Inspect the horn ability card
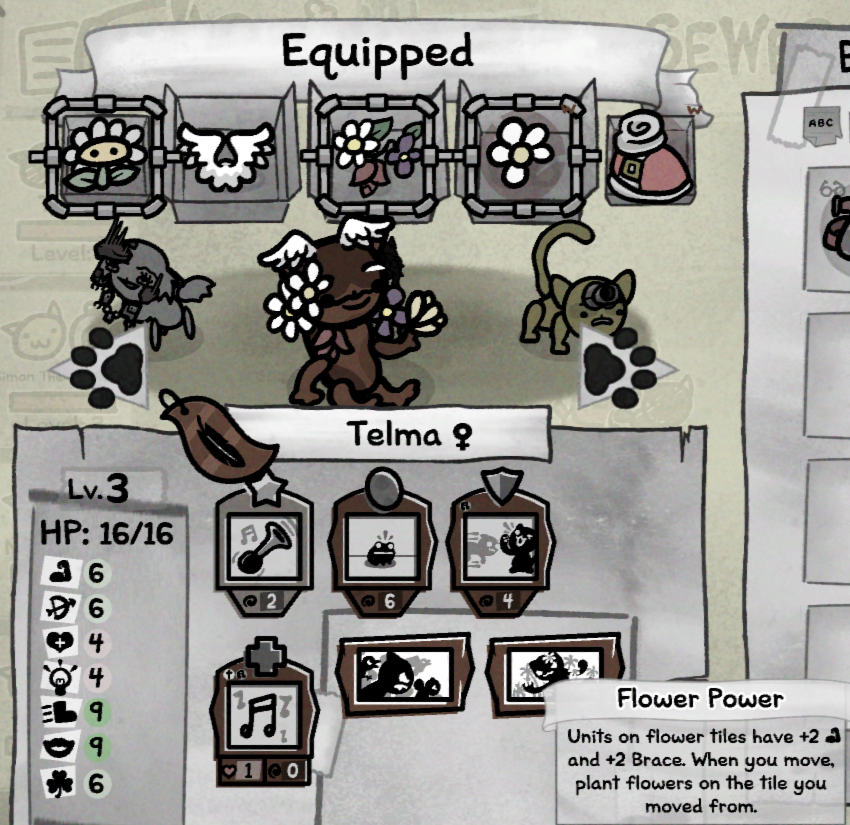This screenshot has width=850, height=825. click(264, 545)
